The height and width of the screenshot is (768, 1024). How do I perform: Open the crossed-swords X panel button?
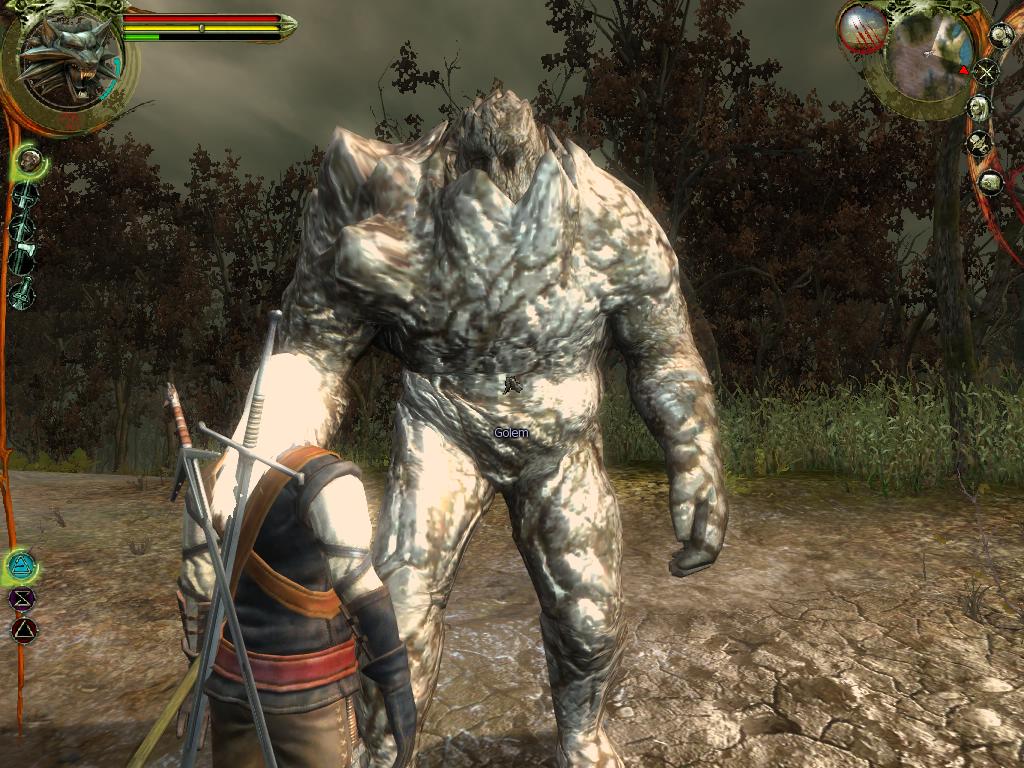[986, 72]
